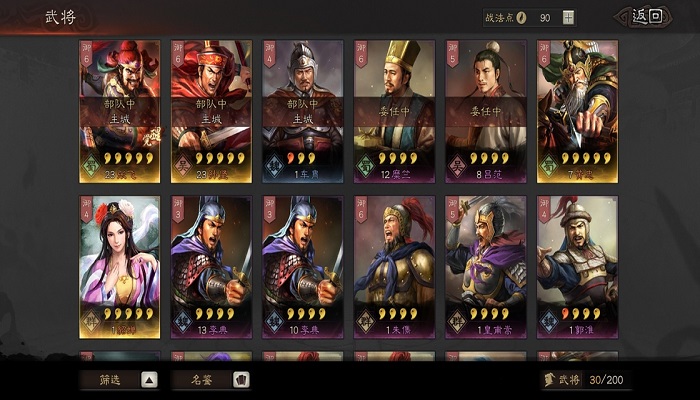The image size is (700, 400).
Task: Select the level 23 red-helmet general card
Action: pos(210,110)
